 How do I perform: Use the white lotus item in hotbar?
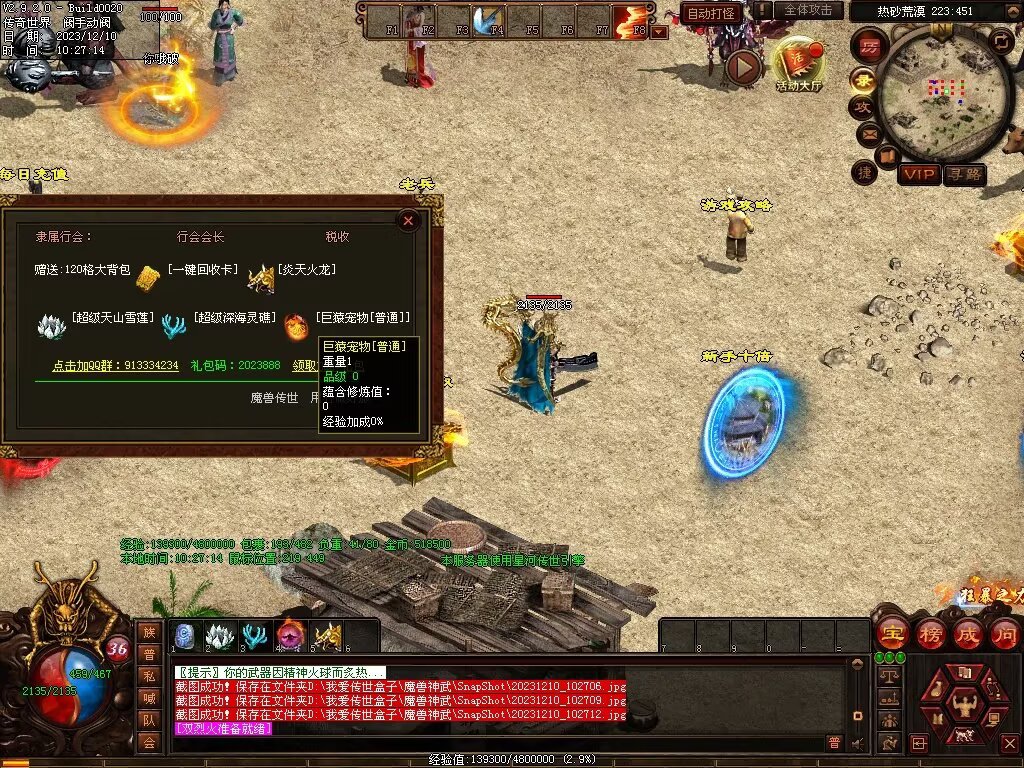click(219, 636)
